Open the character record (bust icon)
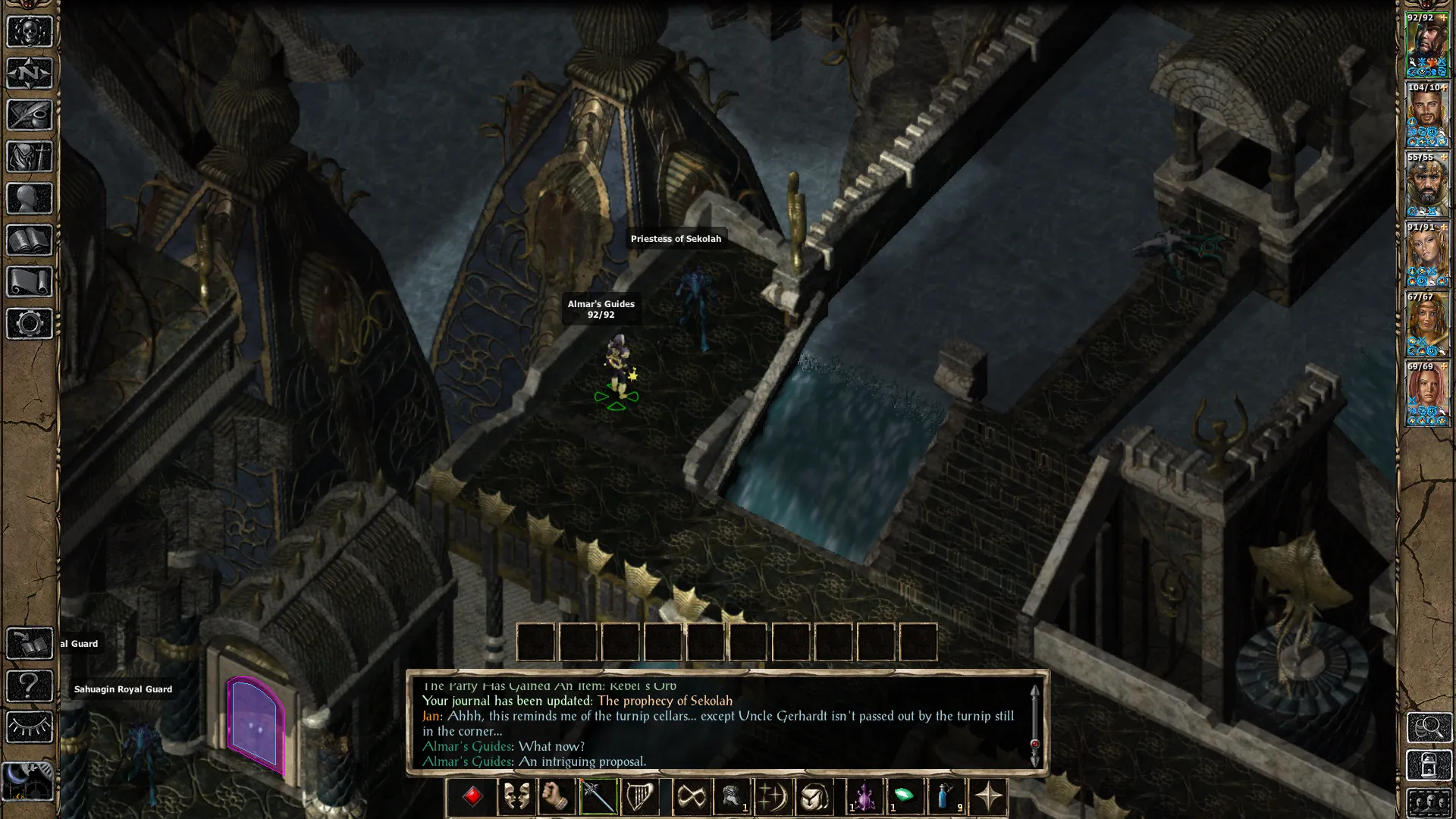Image resolution: width=1456 pixels, height=819 pixels. 30,199
